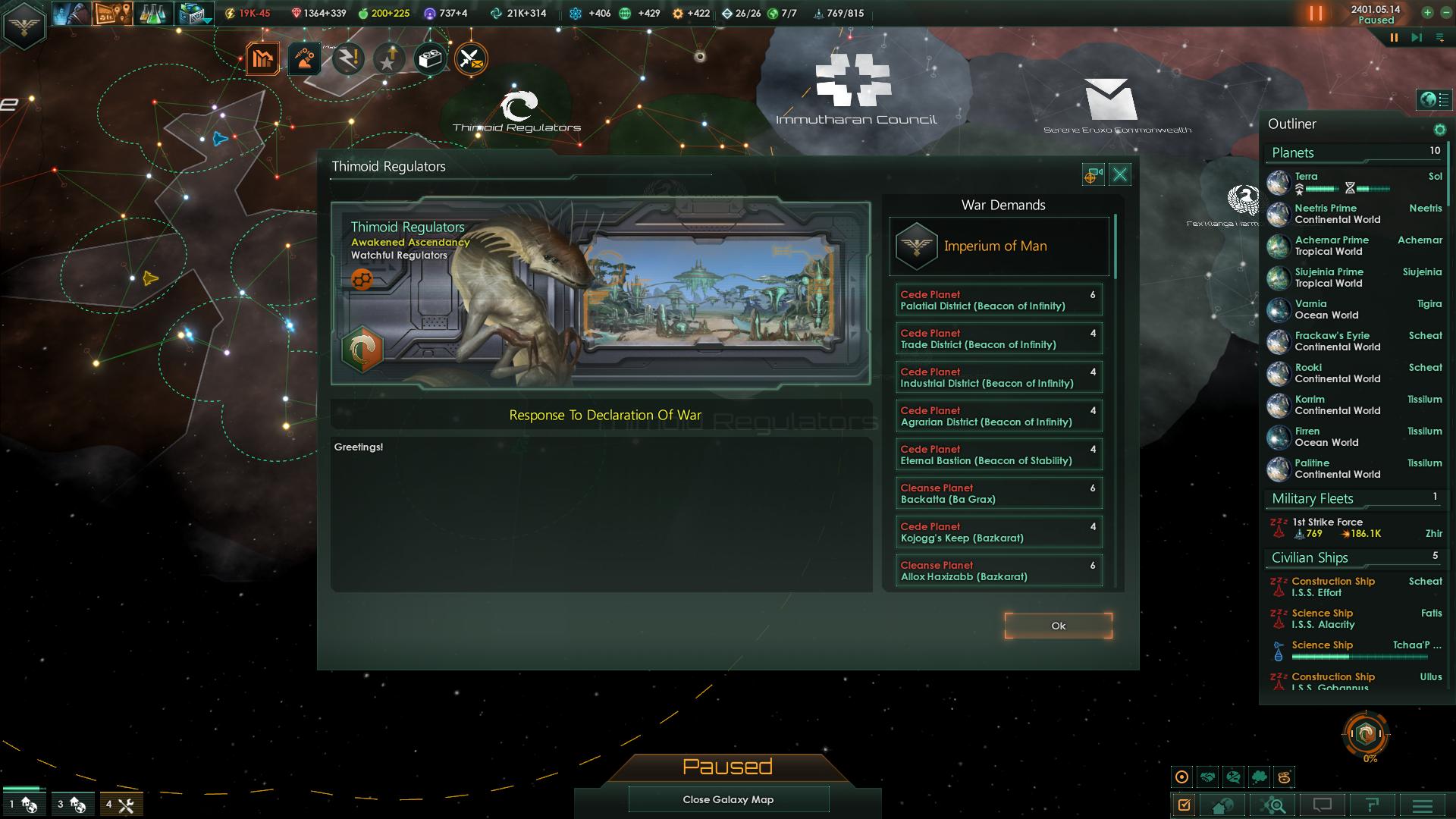
Task: Open the crossed swords war notification
Action: [471, 59]
